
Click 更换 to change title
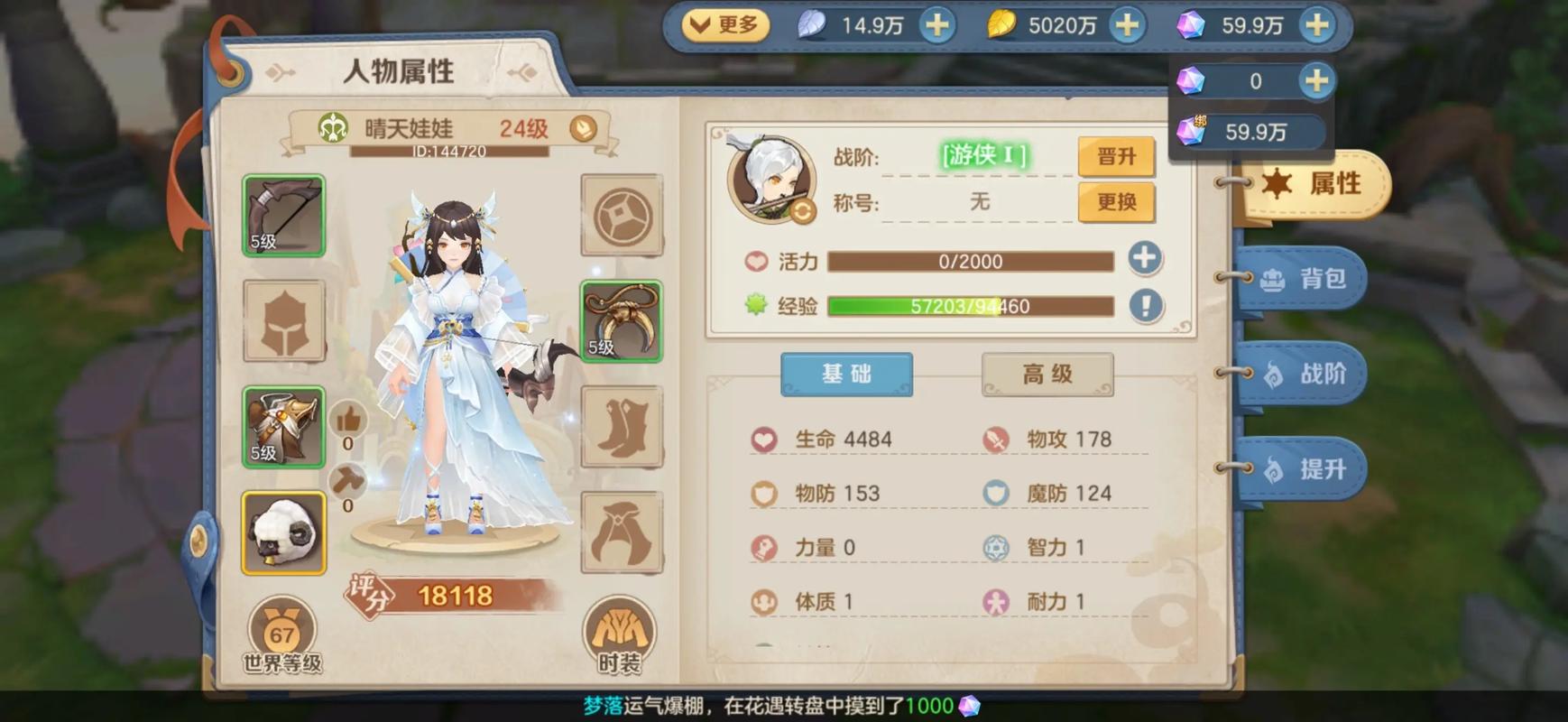coord(1116,201)
